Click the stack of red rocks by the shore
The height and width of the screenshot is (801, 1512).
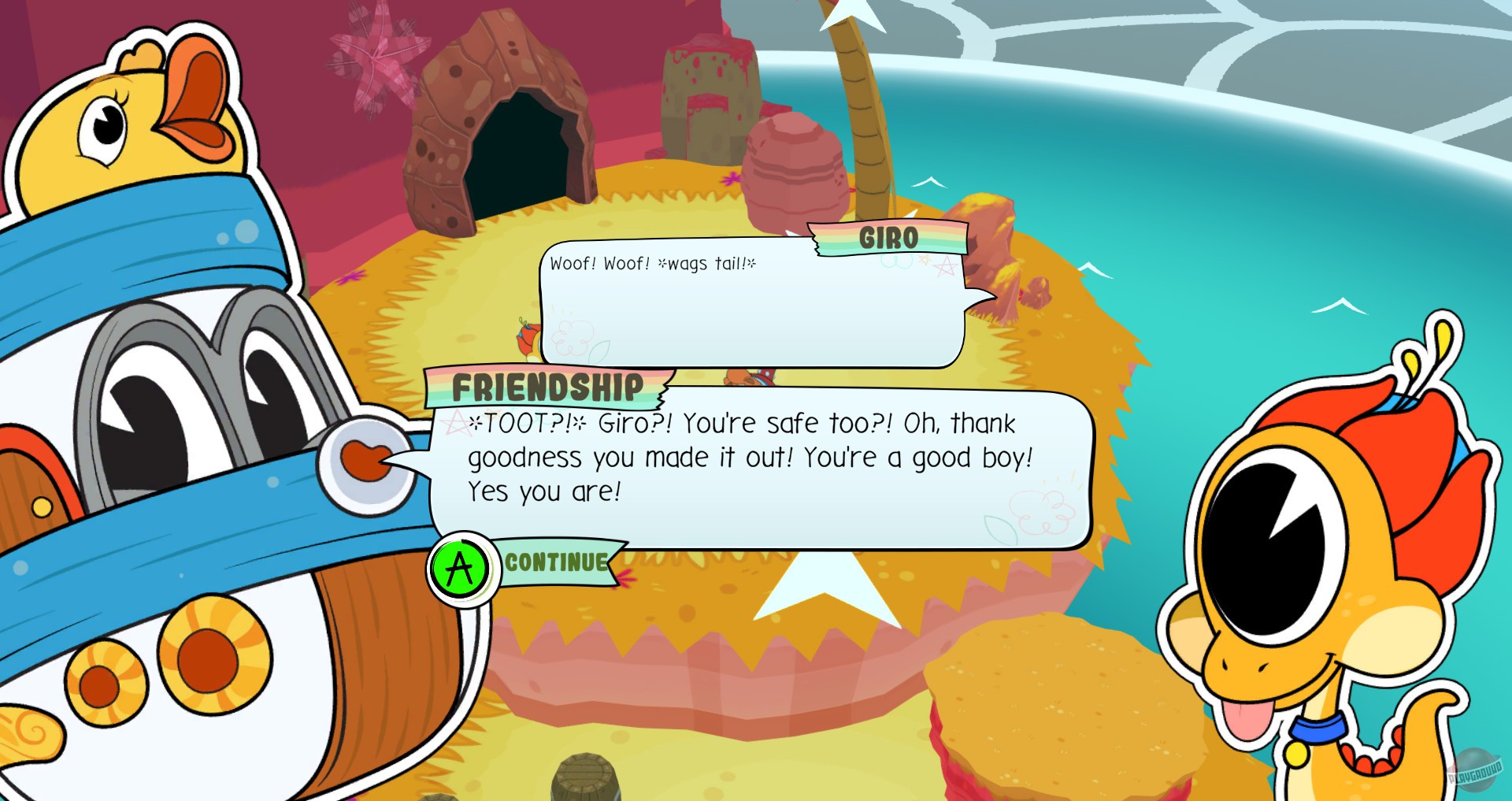point(795,169)
